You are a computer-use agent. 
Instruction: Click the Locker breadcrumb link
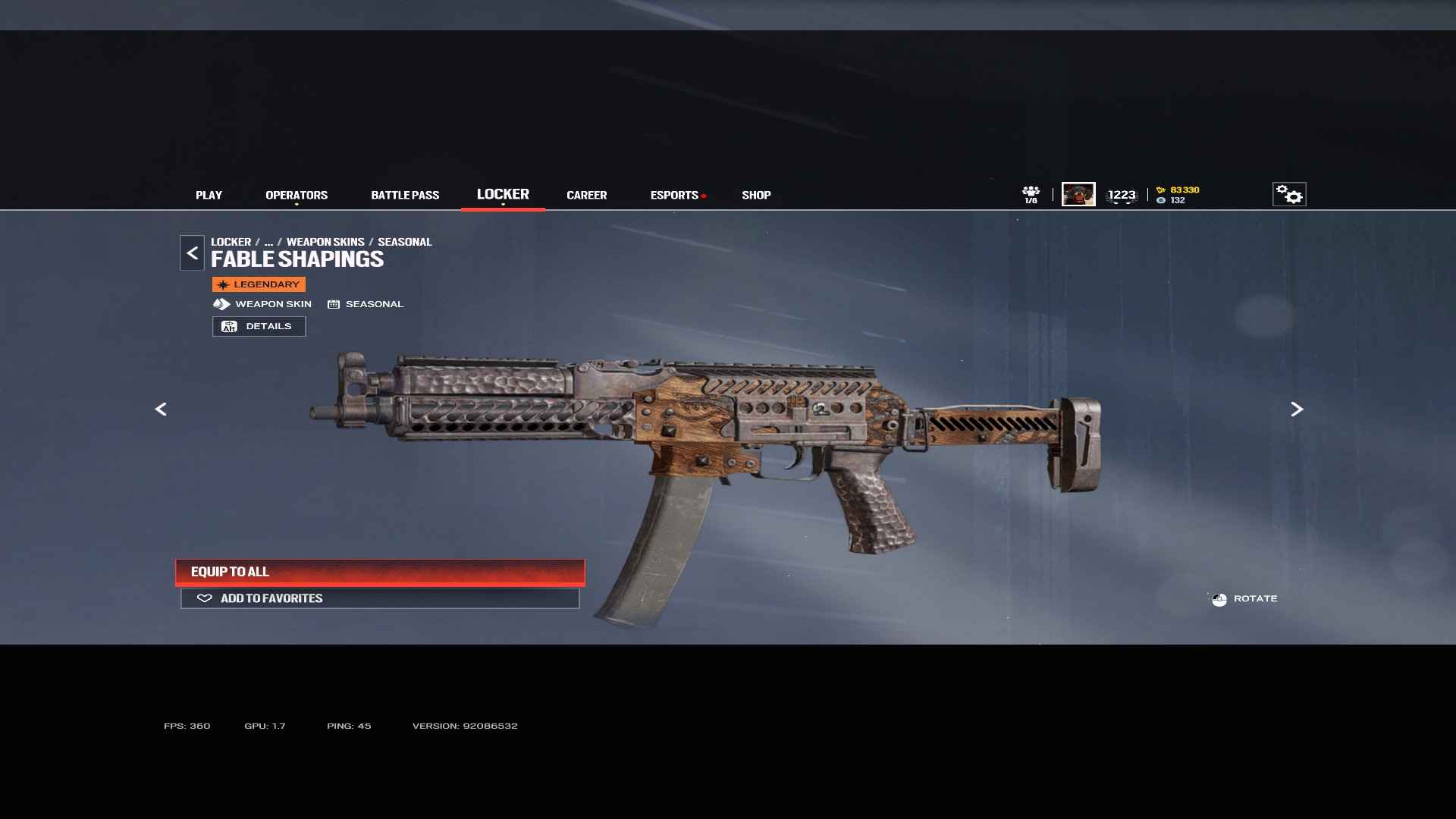point(231,242)
